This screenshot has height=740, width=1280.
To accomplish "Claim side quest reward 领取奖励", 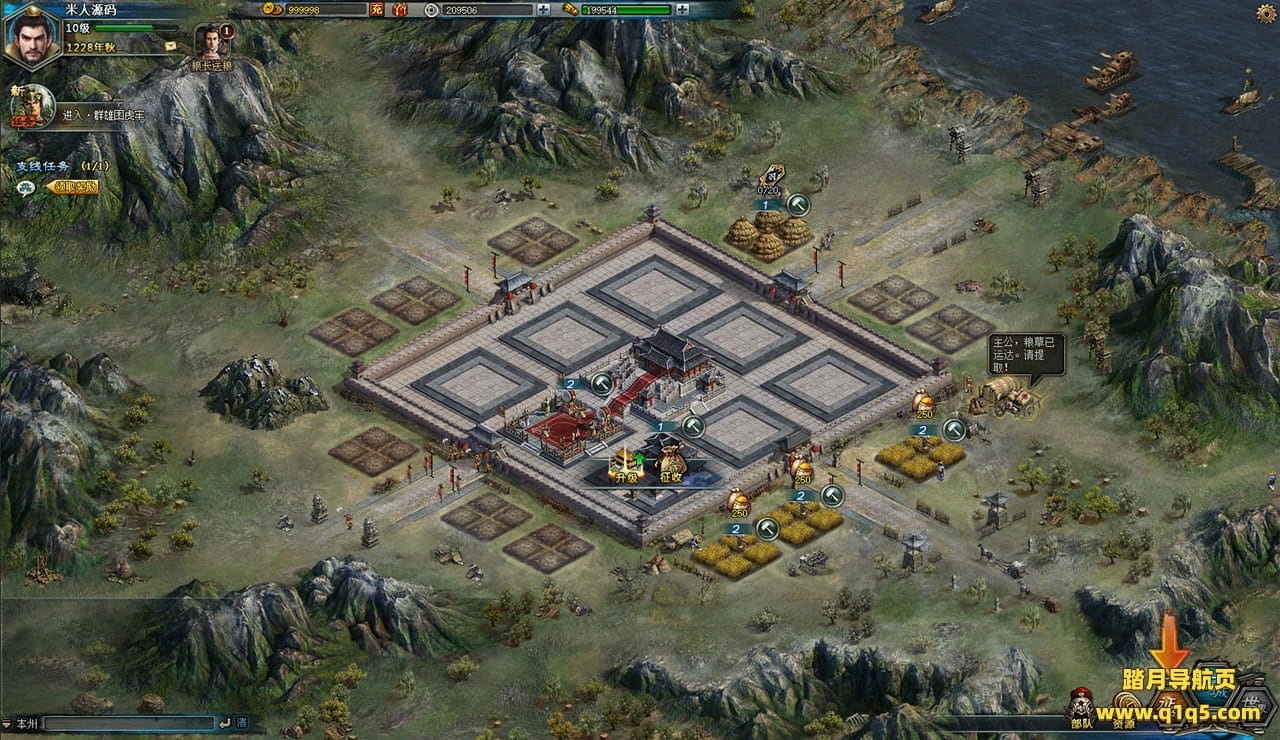I will [x=72, y=186].
